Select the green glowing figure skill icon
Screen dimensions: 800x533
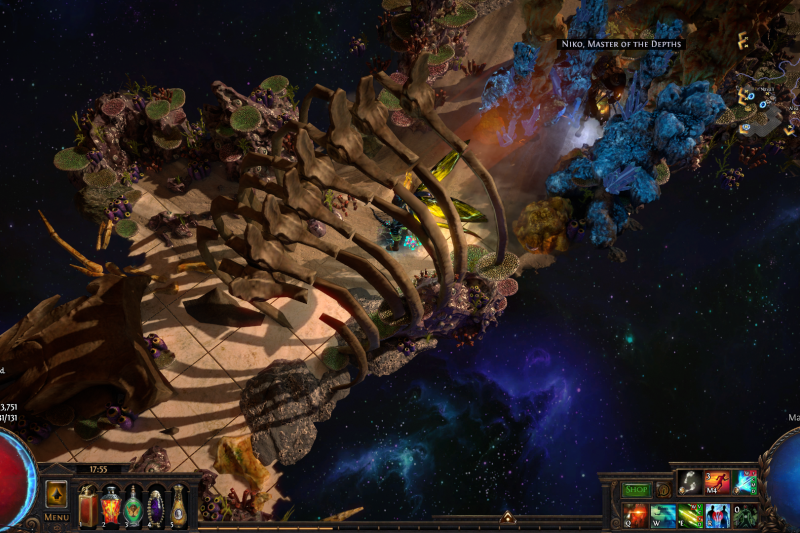coord(745,516)
